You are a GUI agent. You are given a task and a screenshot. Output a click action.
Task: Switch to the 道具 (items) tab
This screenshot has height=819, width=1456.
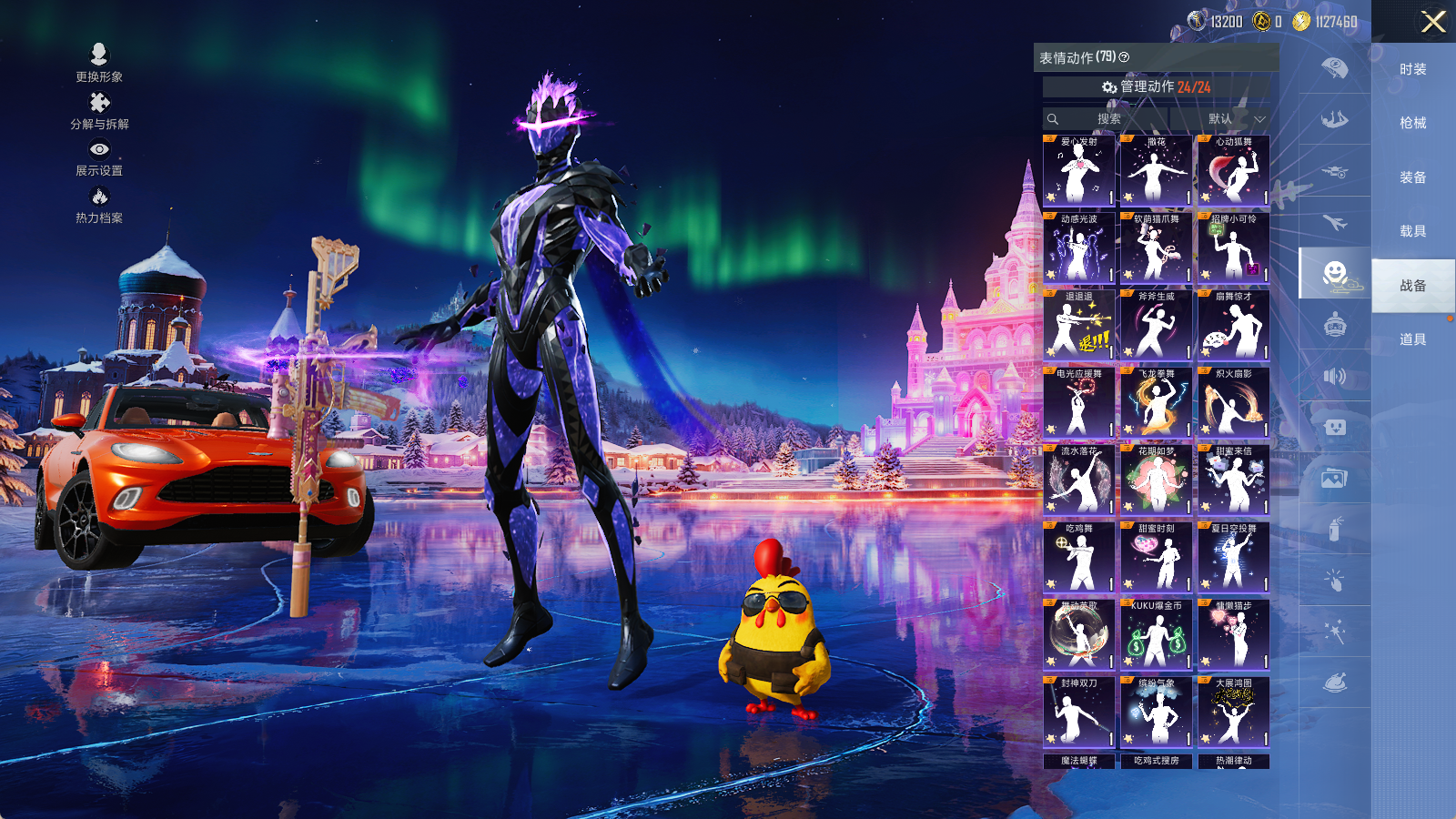tap(1412, 339)
